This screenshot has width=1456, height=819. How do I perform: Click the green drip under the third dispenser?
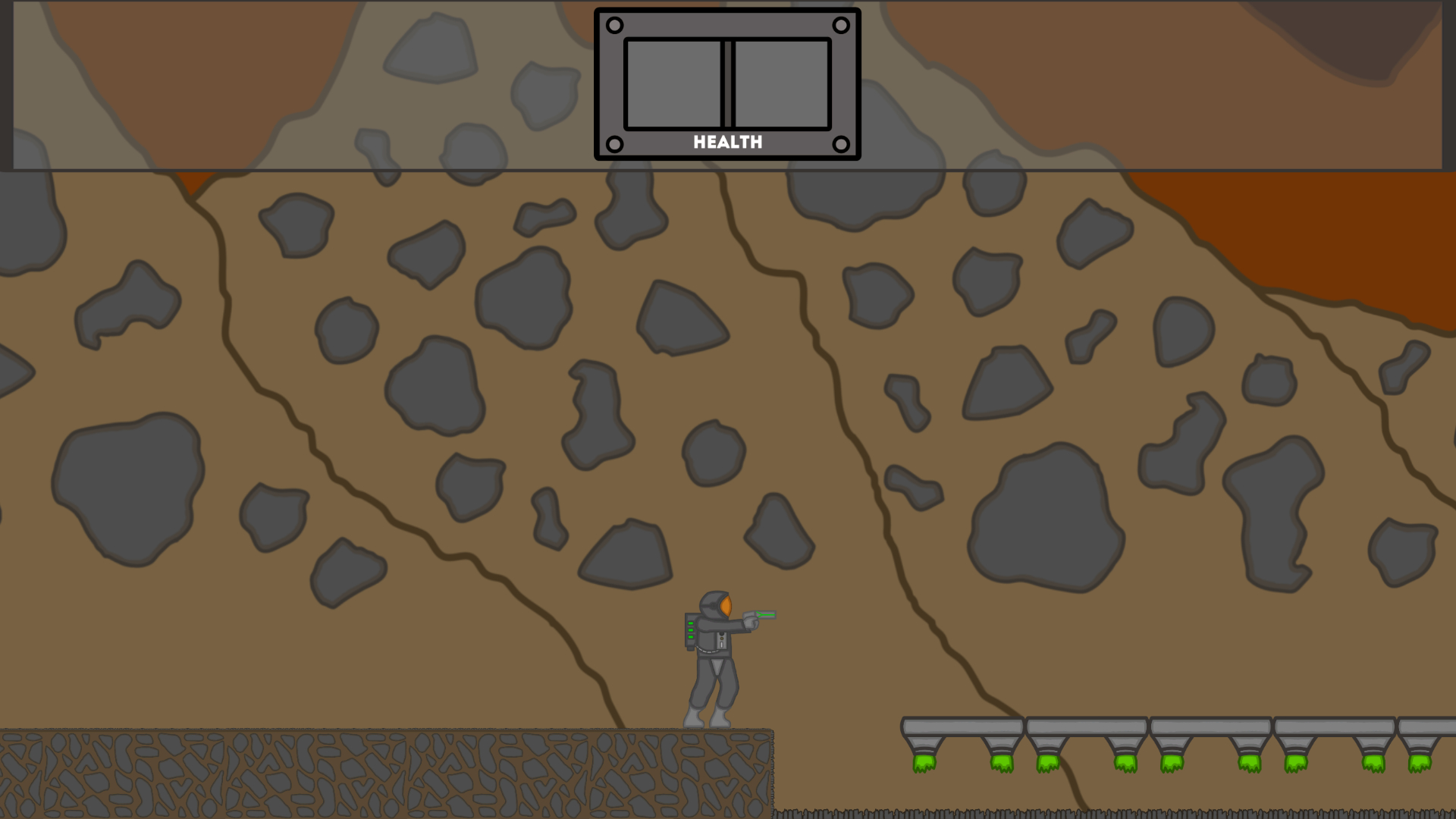point(1046,762)
